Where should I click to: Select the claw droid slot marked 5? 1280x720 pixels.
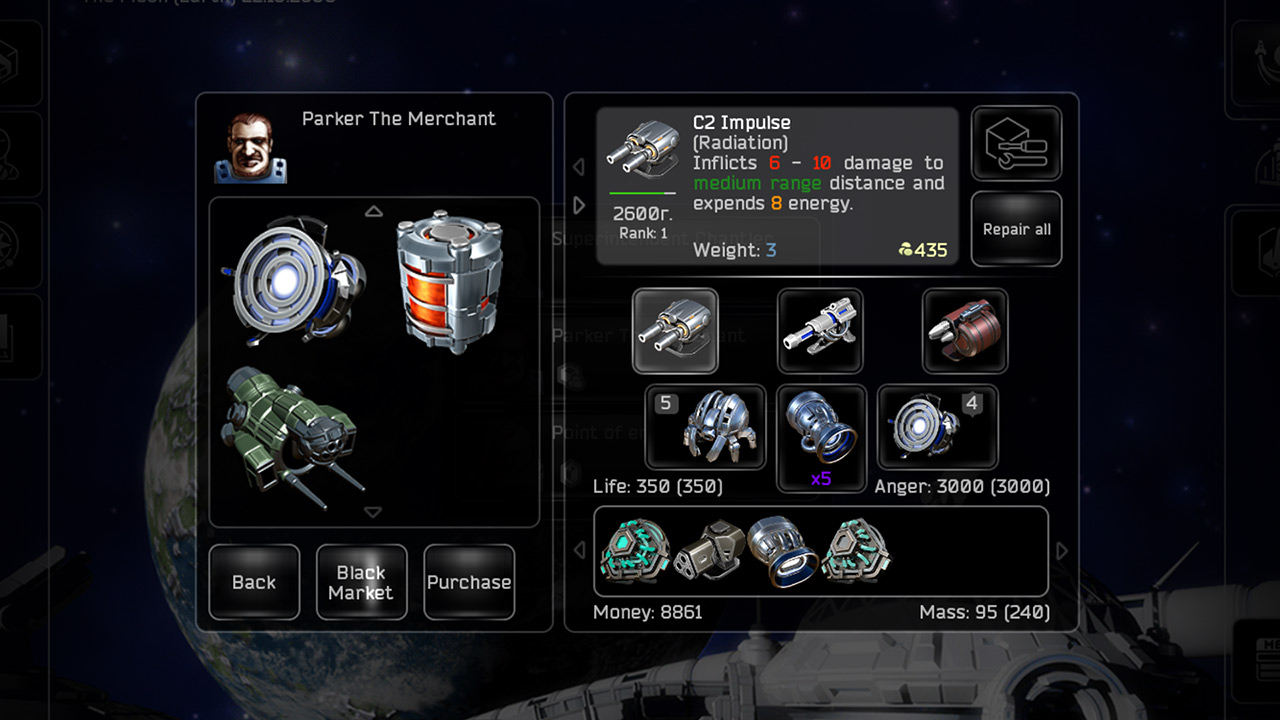pyautogui.click(x=706, y=427)
